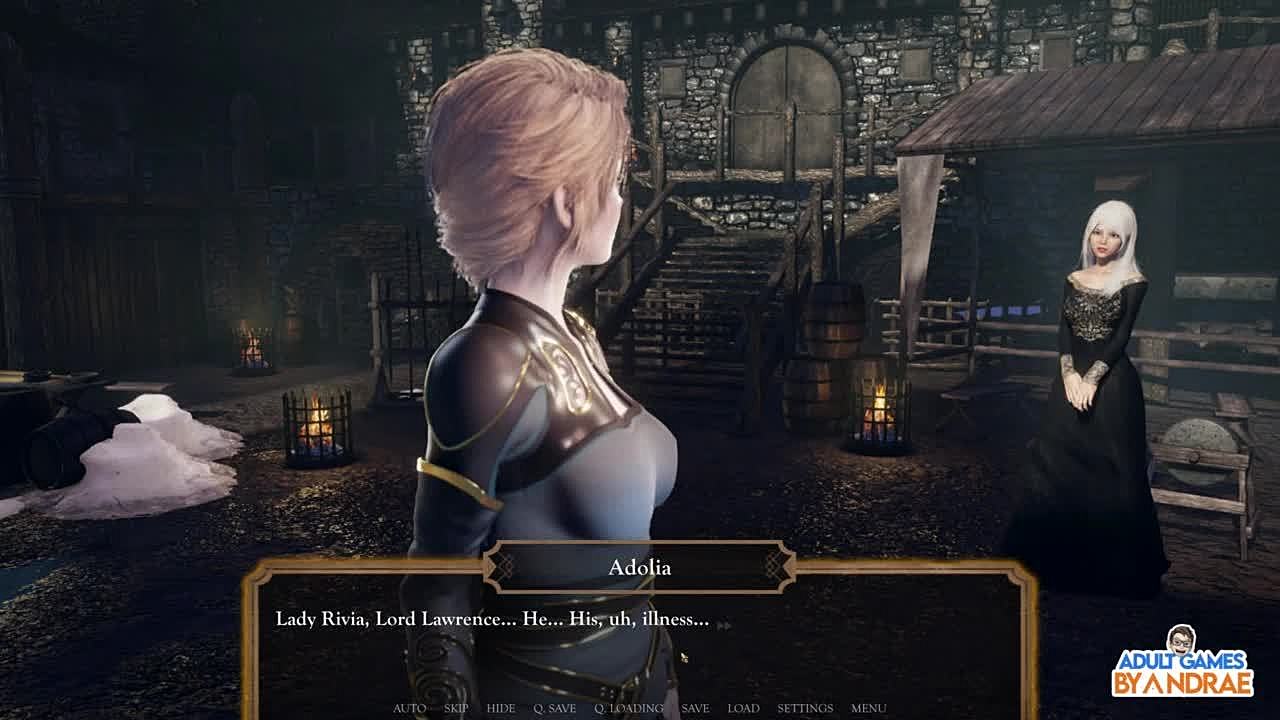This screenshot has height=720, width=1280.
Task: Advance Adolia's dialogue line
Action: coord(640,640)
